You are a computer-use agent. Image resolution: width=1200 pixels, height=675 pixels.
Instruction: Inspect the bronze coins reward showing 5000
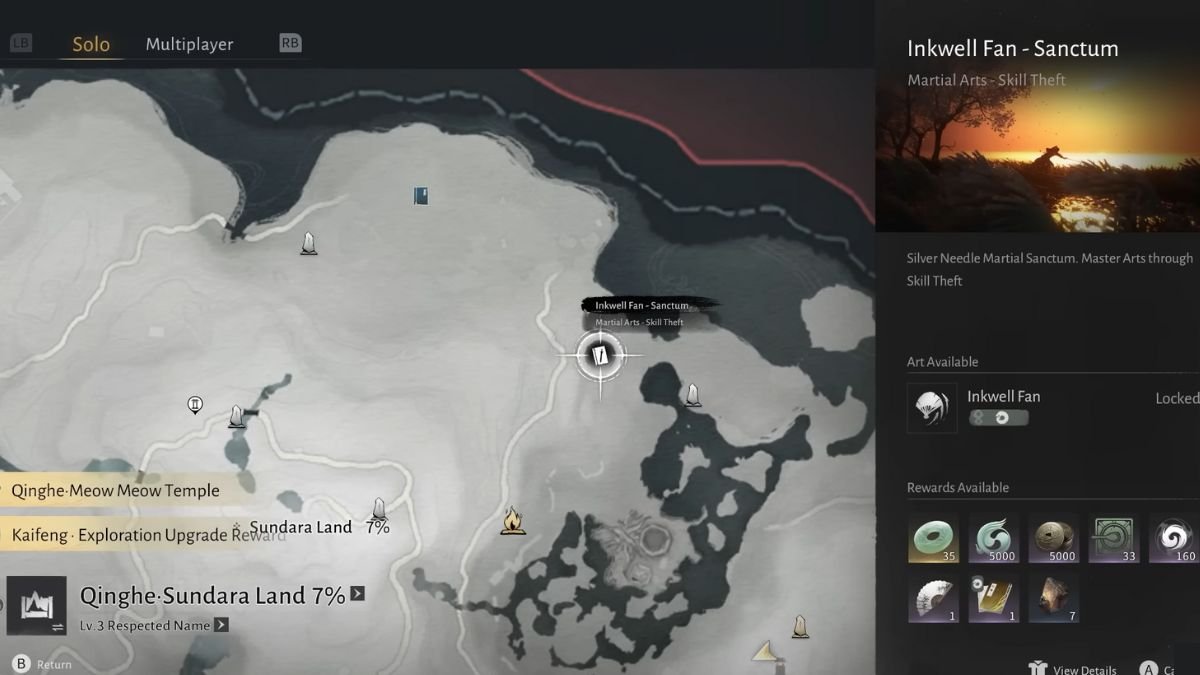point(1053,538)
